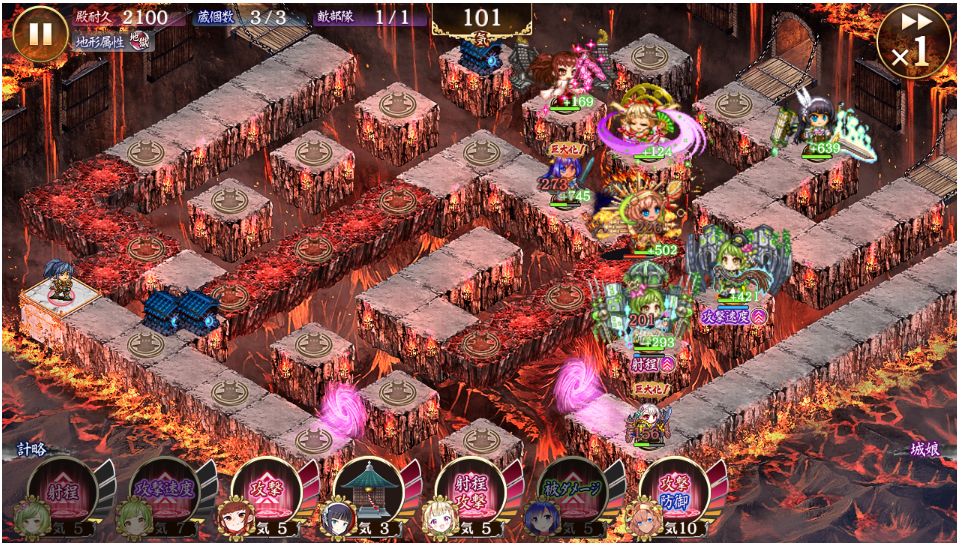Open the 城娘 castle girl panel
This screenshot has width=957, height=543.
click(x=924, y=450)
